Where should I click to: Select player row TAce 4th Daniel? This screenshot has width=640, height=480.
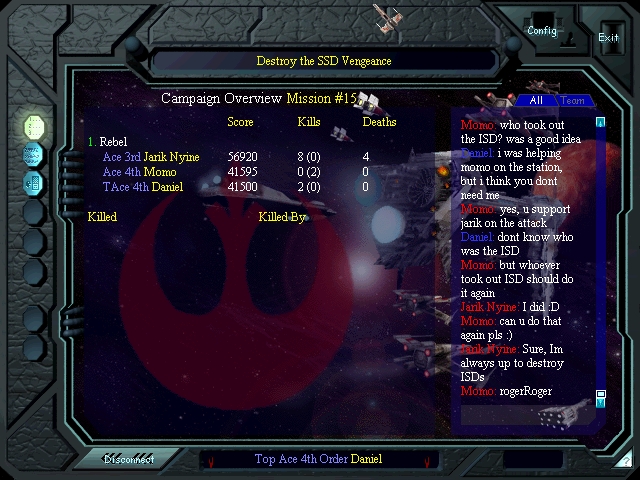click(142, 187)
